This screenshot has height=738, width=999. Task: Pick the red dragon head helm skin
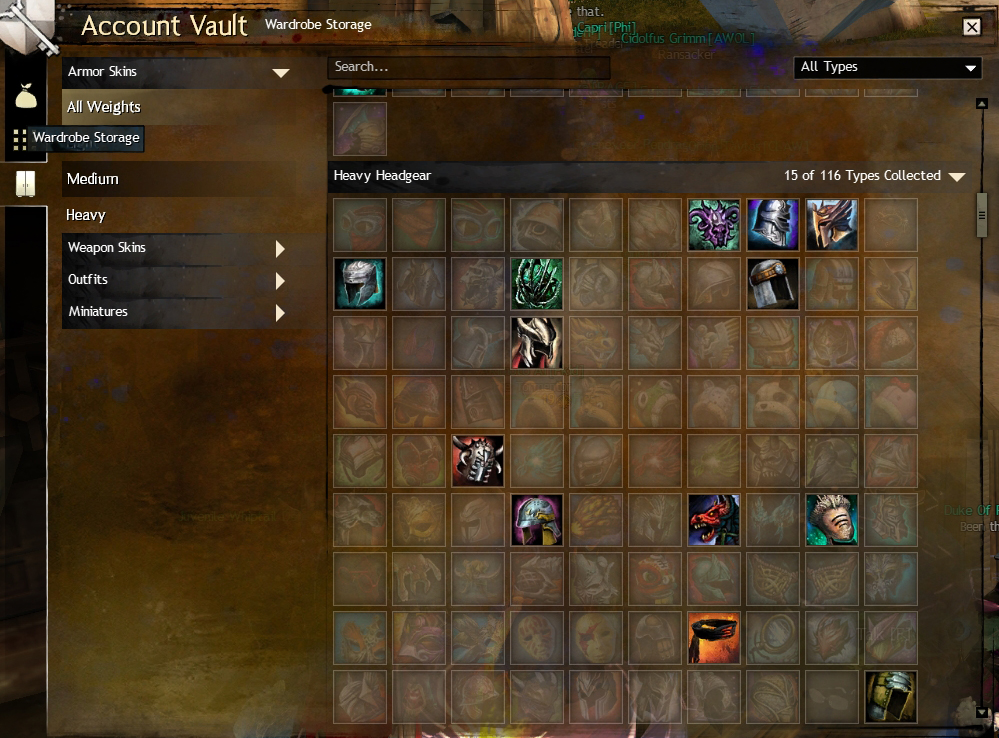(714, 520)
